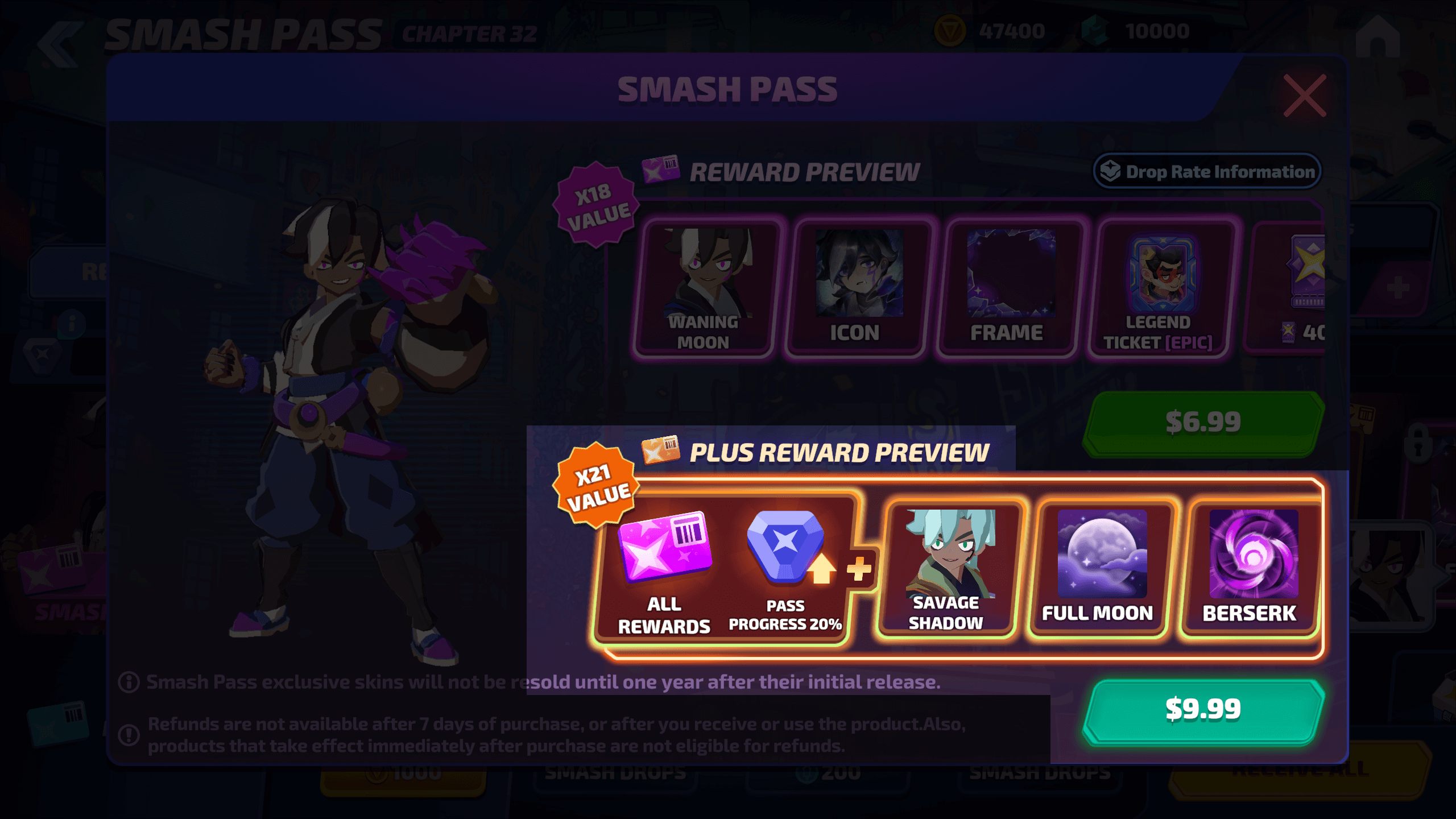Purchase the Plus pass for $9.99
This screenshot has width=1456, height=819.
coord(1203,710)
